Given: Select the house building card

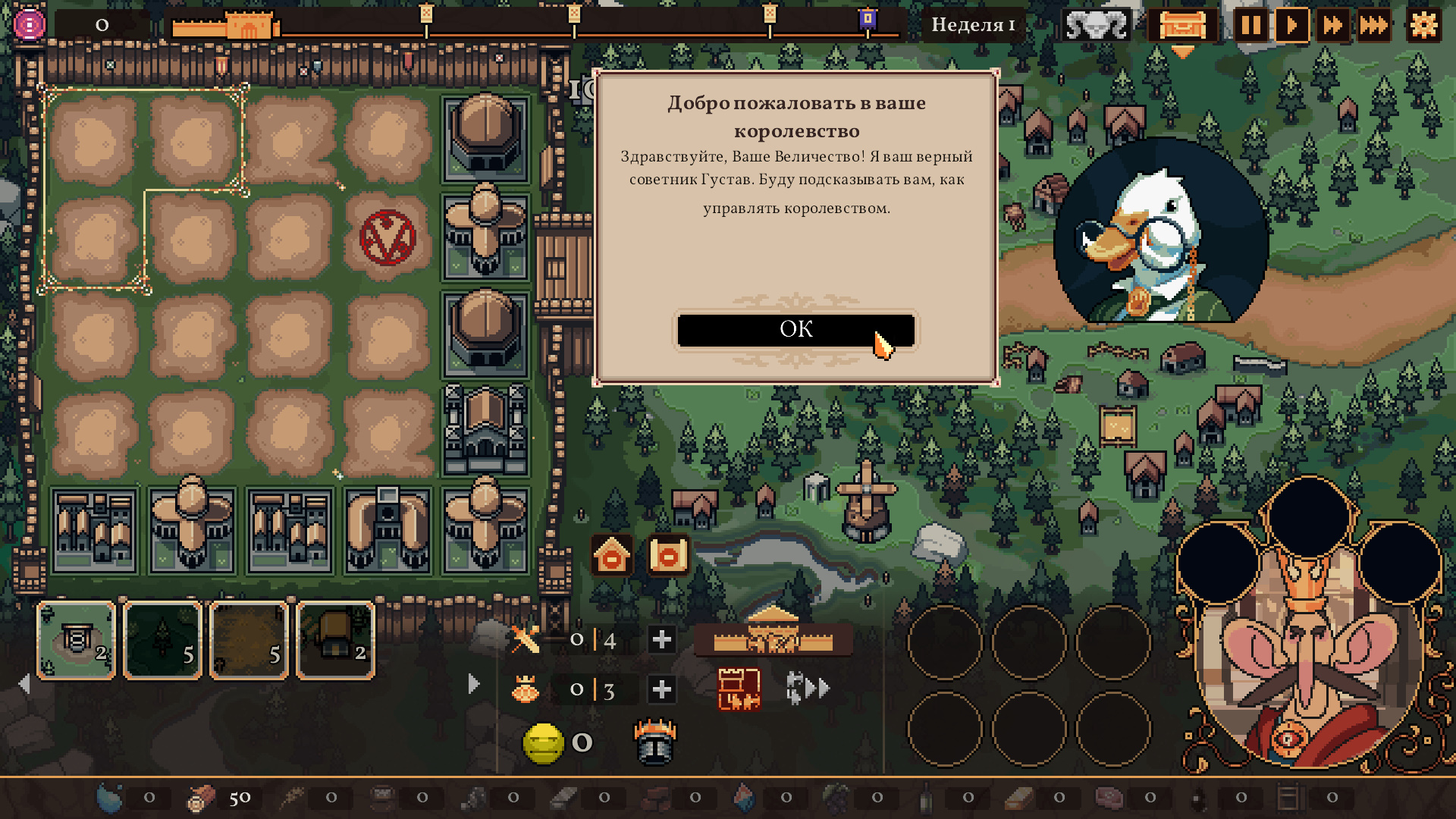Looking at the screenshot, I should click(x=336, y=640).
